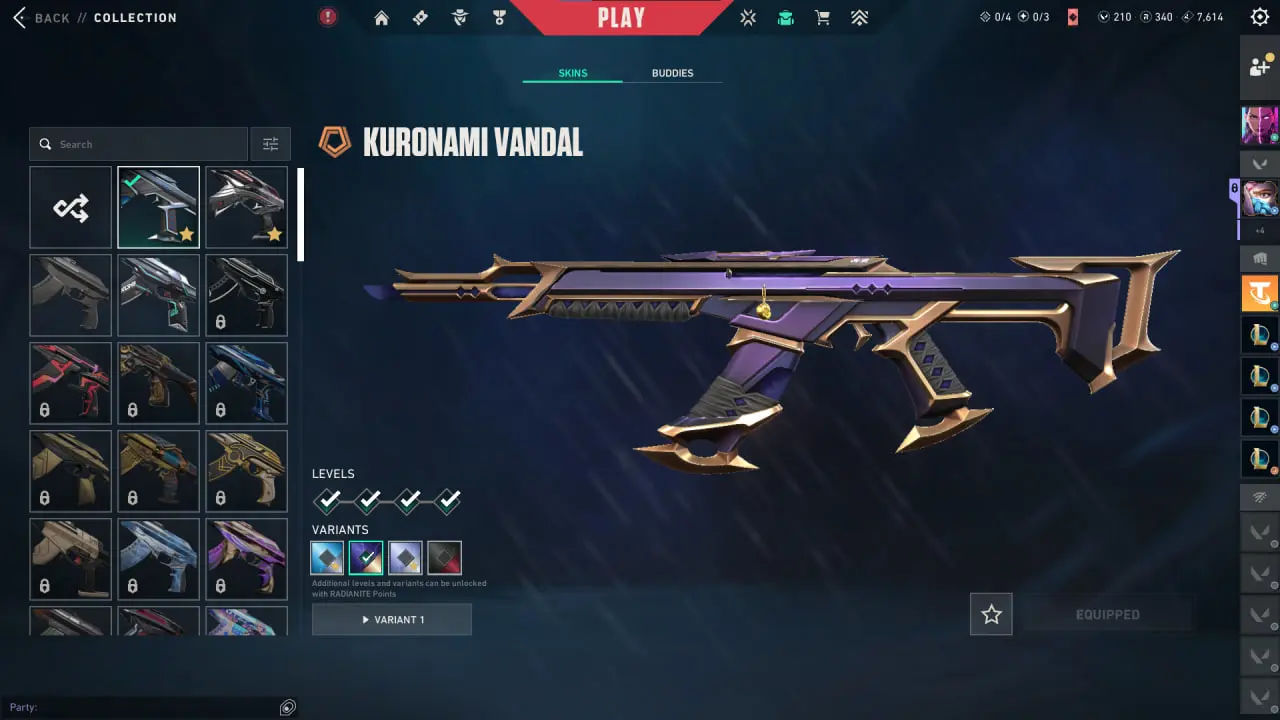Open the store cart icon
This screenshot has width=1280, height=720.
(822, 18)
